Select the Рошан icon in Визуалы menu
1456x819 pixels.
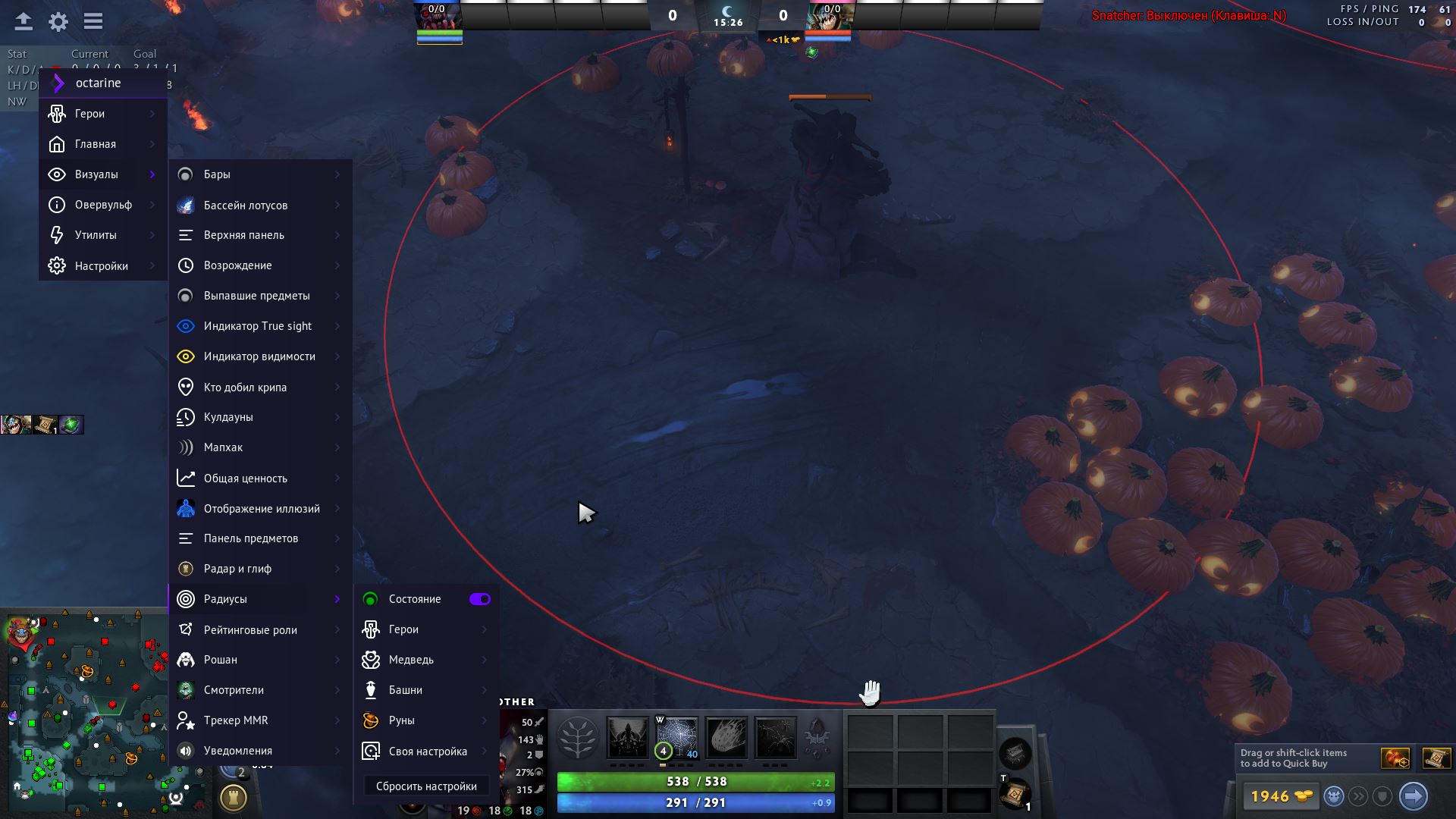(x=184, y=660)
